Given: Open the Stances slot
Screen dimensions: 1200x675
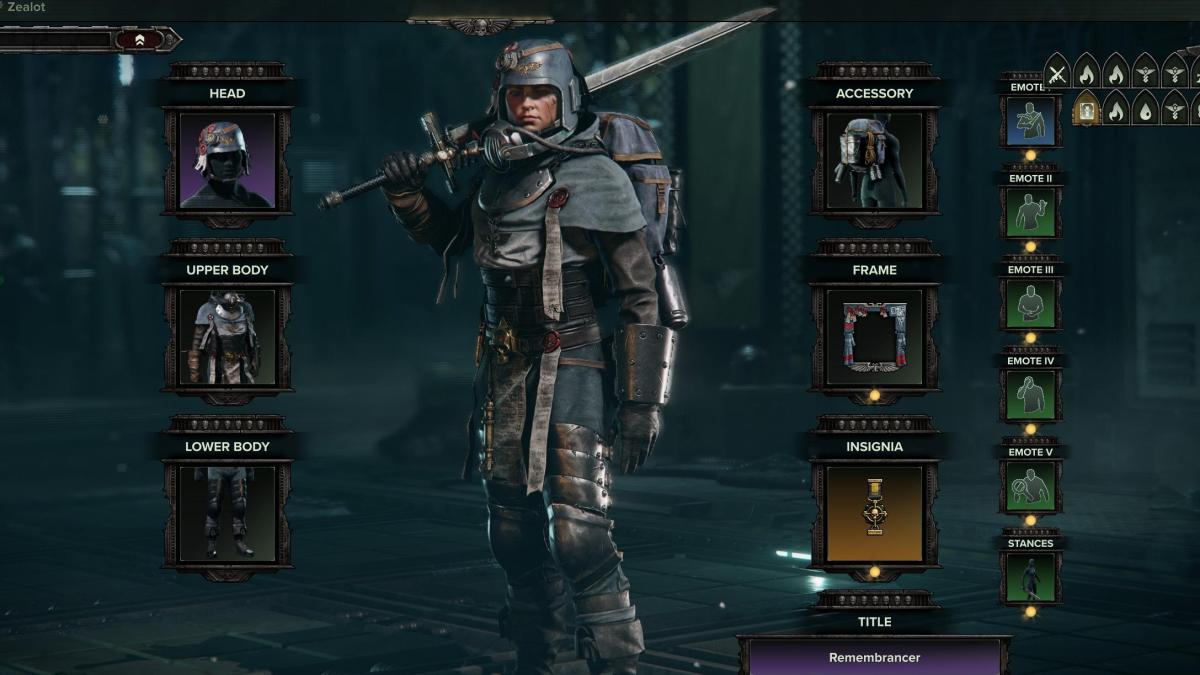Looking at the screenshot, I should click(1030, 578).
